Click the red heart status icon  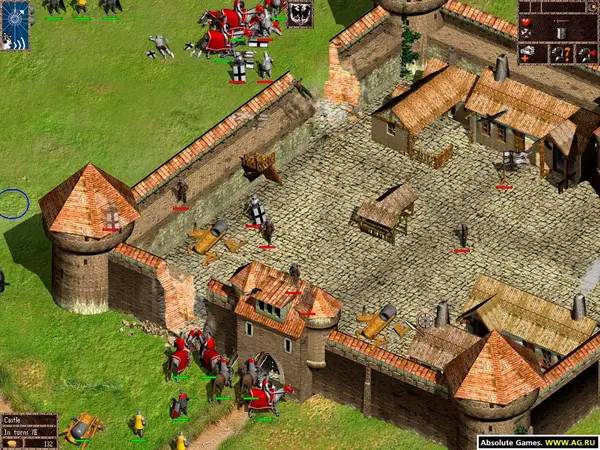[526, 22]
